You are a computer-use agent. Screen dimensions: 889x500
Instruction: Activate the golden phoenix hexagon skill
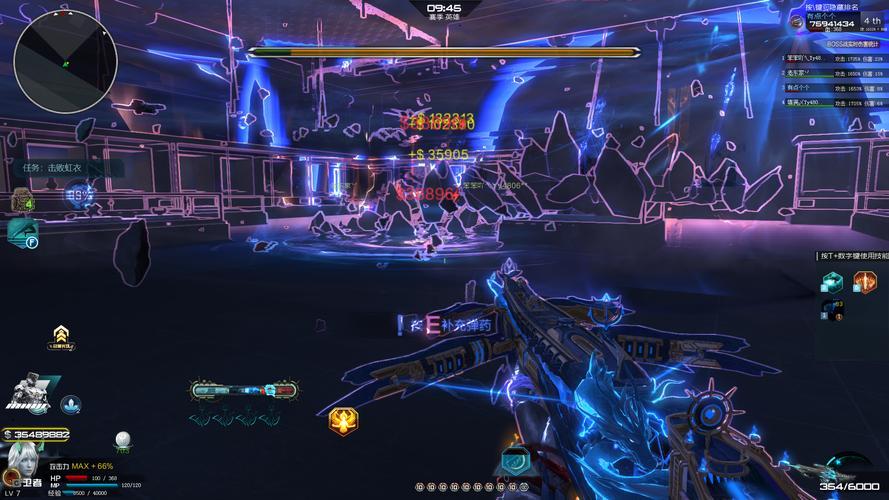tap(344, 422)
